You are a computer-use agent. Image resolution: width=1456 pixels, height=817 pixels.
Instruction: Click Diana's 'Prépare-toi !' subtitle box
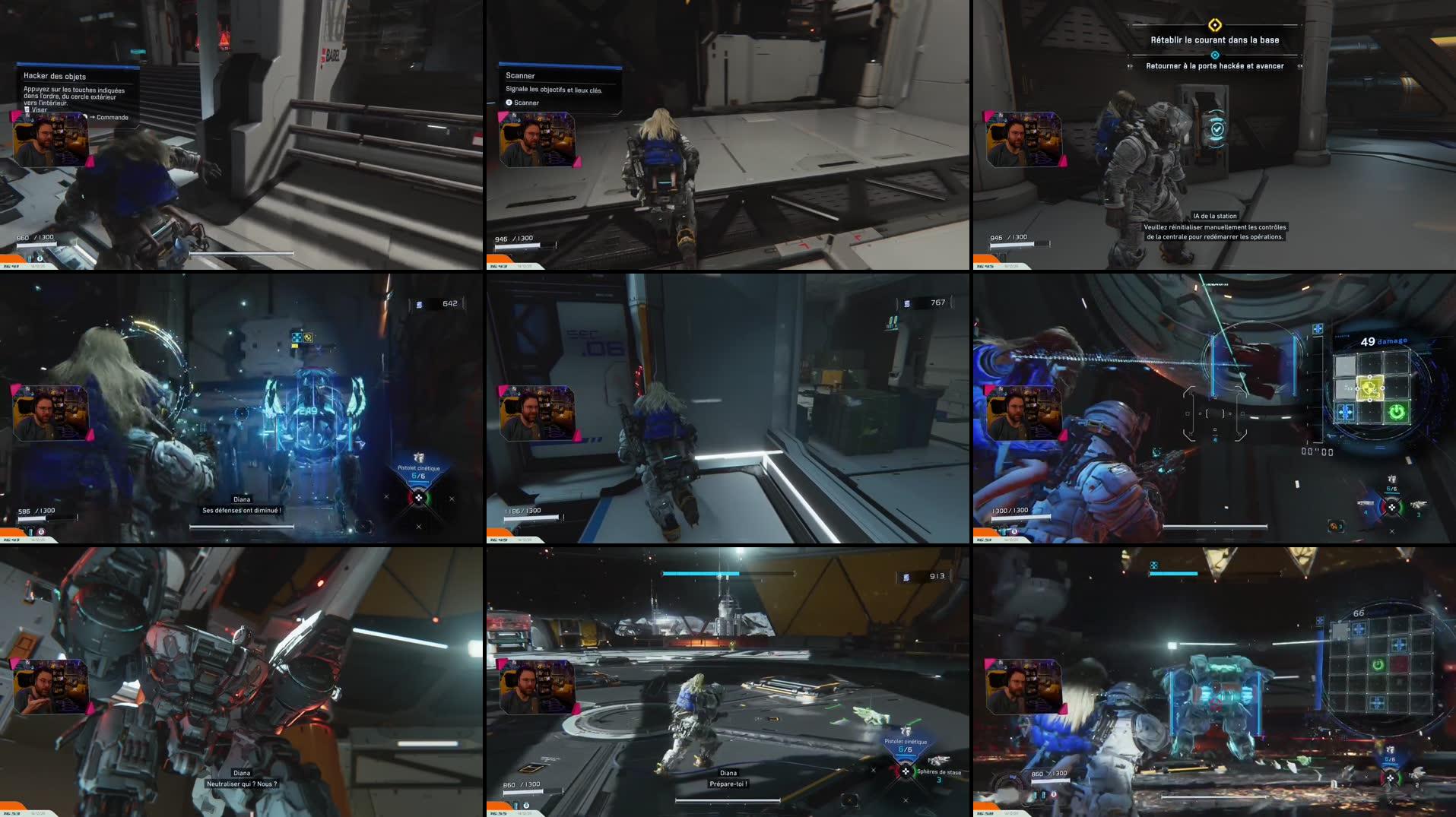727,784
